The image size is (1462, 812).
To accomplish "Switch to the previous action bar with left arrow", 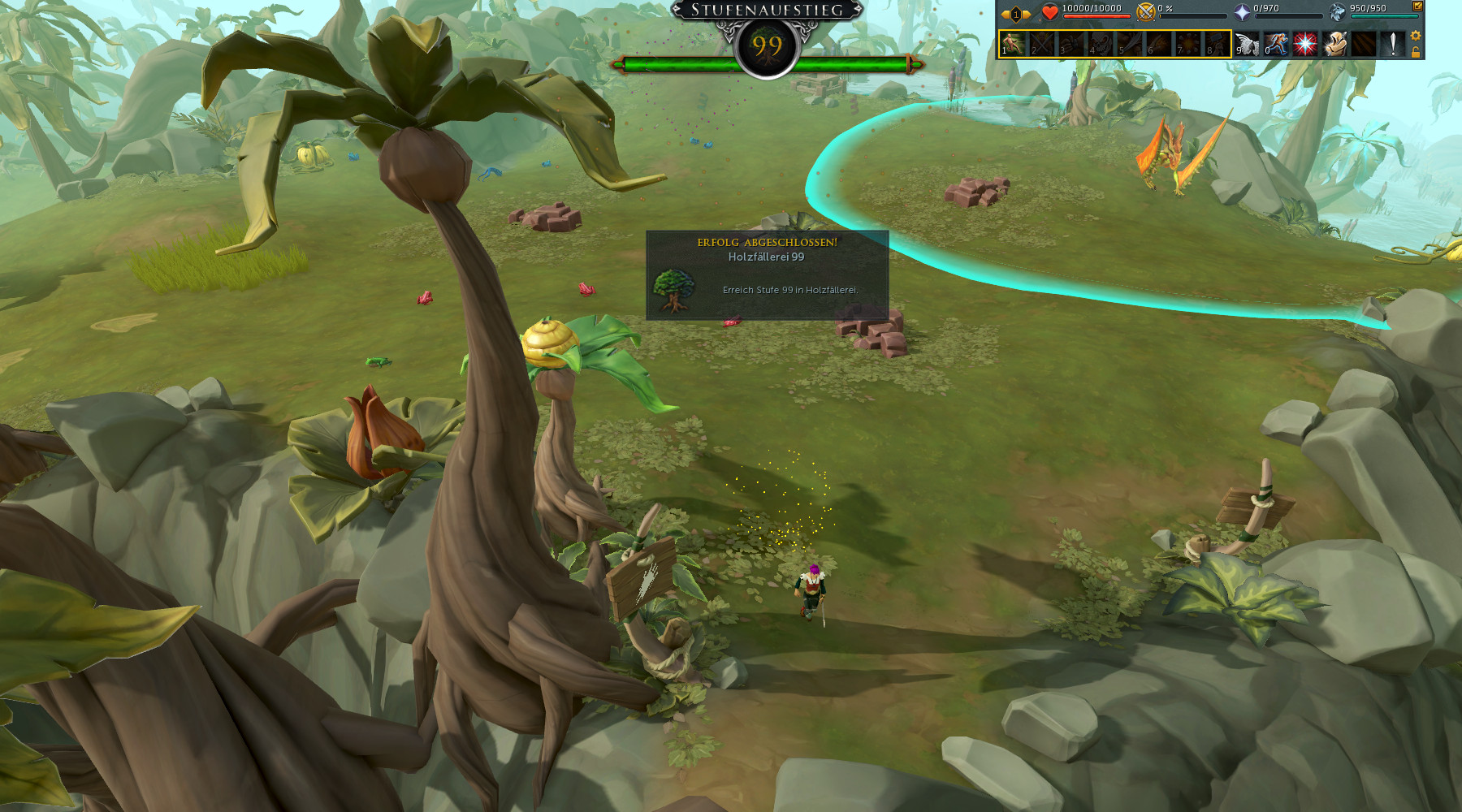I will (1006, 14).
